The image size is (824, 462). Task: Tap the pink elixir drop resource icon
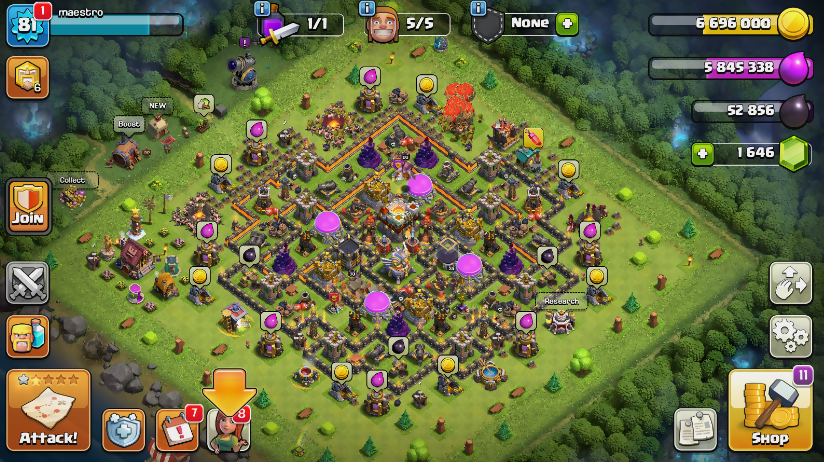coord(793,68)
